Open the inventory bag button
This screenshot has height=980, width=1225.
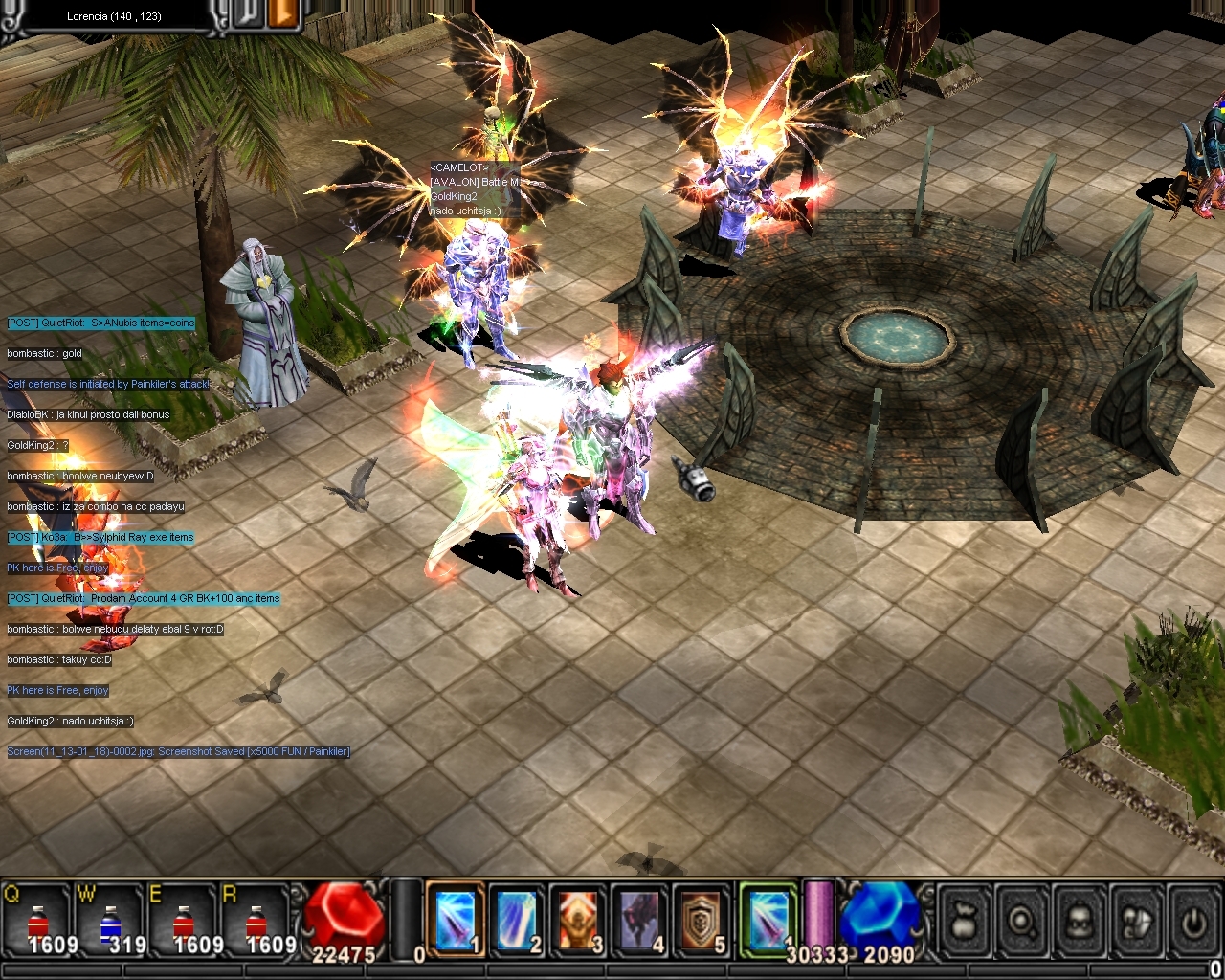coord(964,923)
